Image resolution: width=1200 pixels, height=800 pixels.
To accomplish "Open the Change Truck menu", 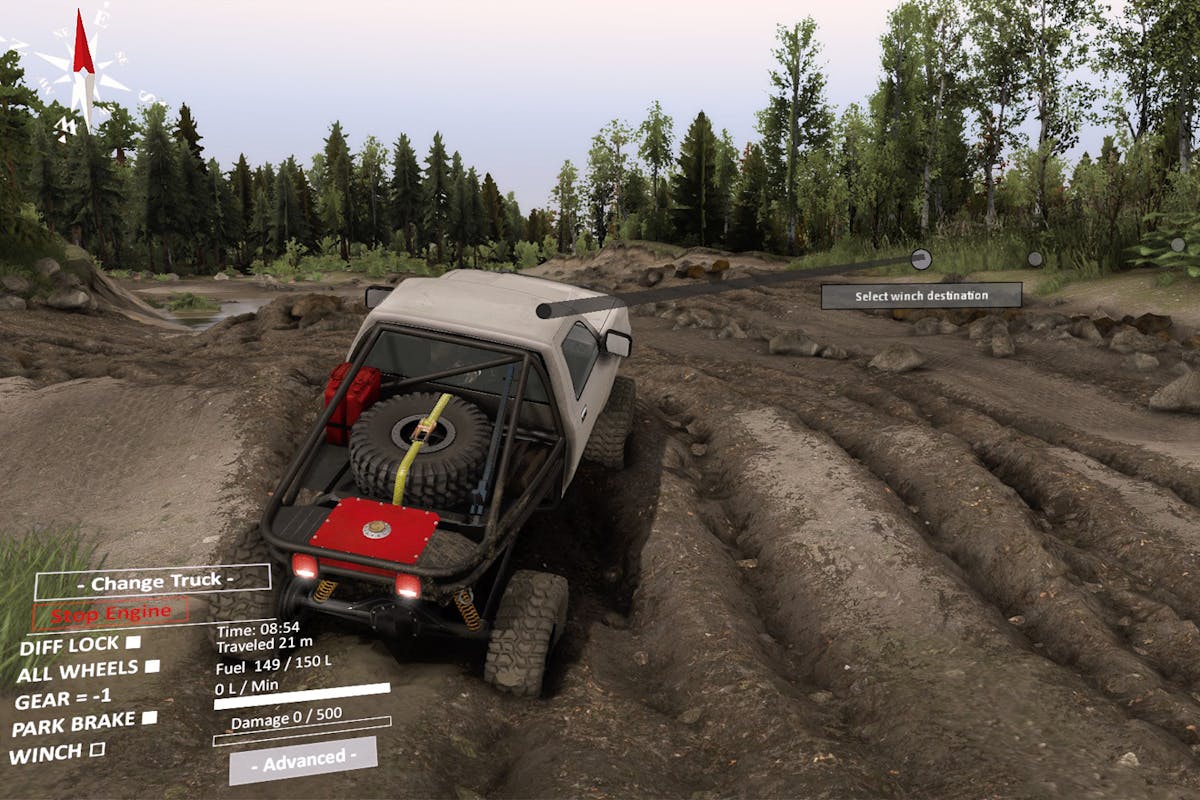I will (153, 581).
